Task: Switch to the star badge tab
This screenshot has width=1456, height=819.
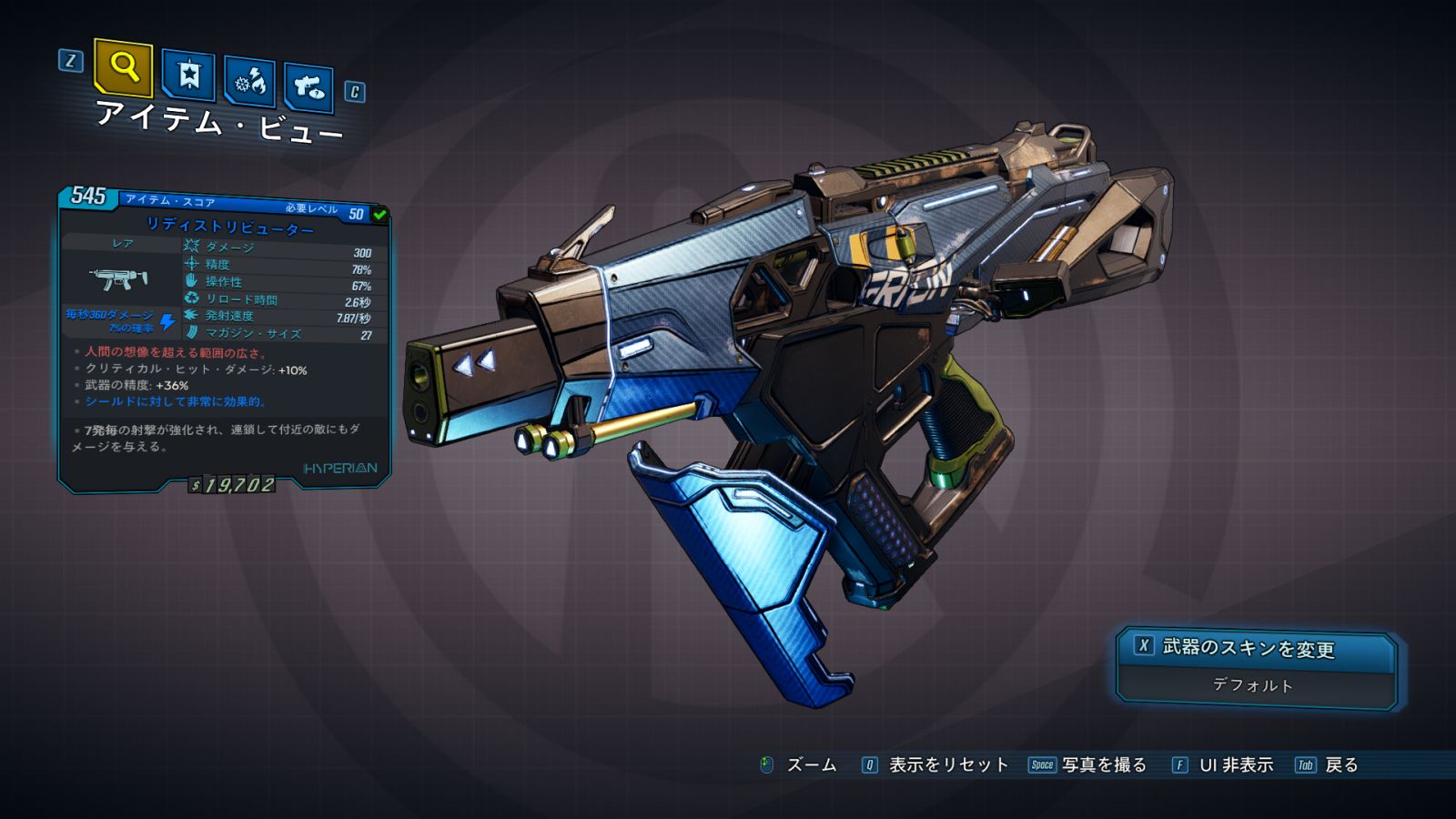Action: pyautogui.click(x=188, y=76)
